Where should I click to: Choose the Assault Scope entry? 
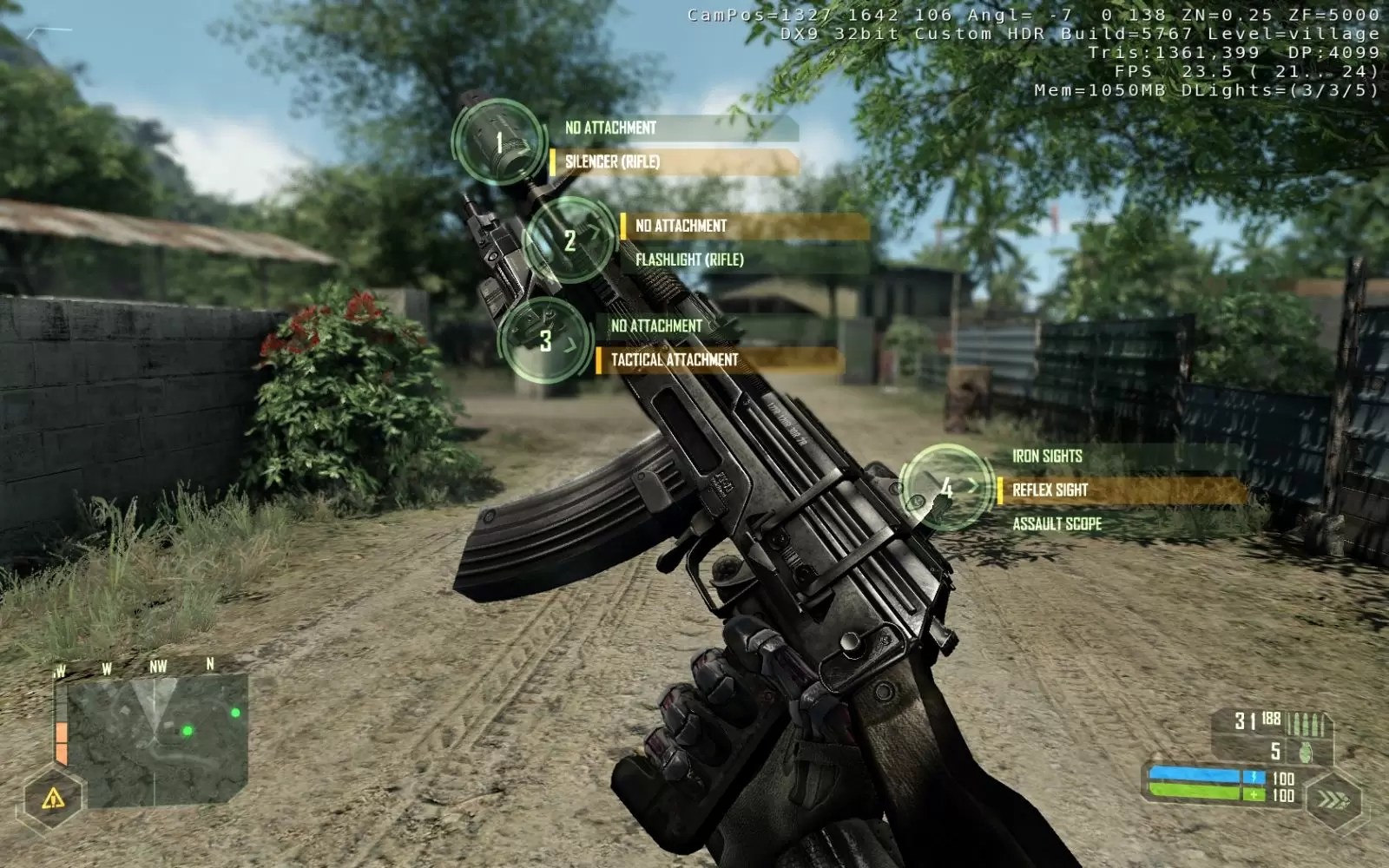[1056, 523]
